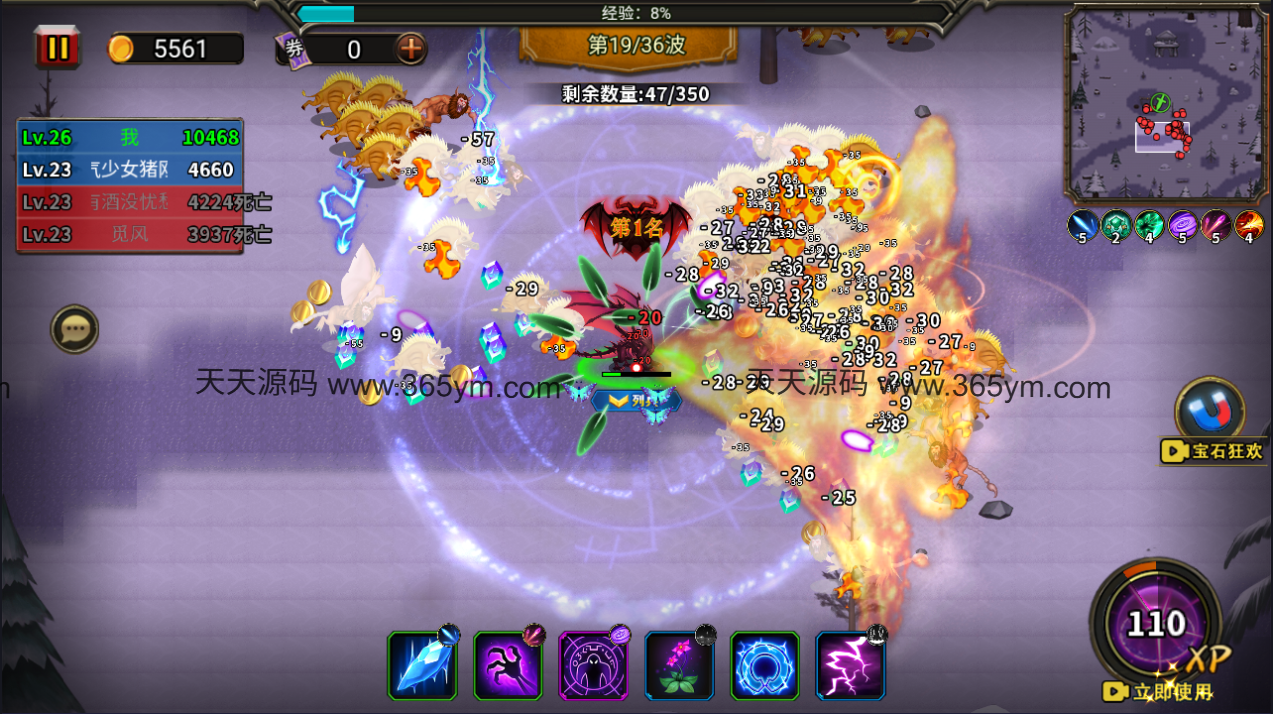Inspect the red fire swirl buff icon

[1249, 225]
